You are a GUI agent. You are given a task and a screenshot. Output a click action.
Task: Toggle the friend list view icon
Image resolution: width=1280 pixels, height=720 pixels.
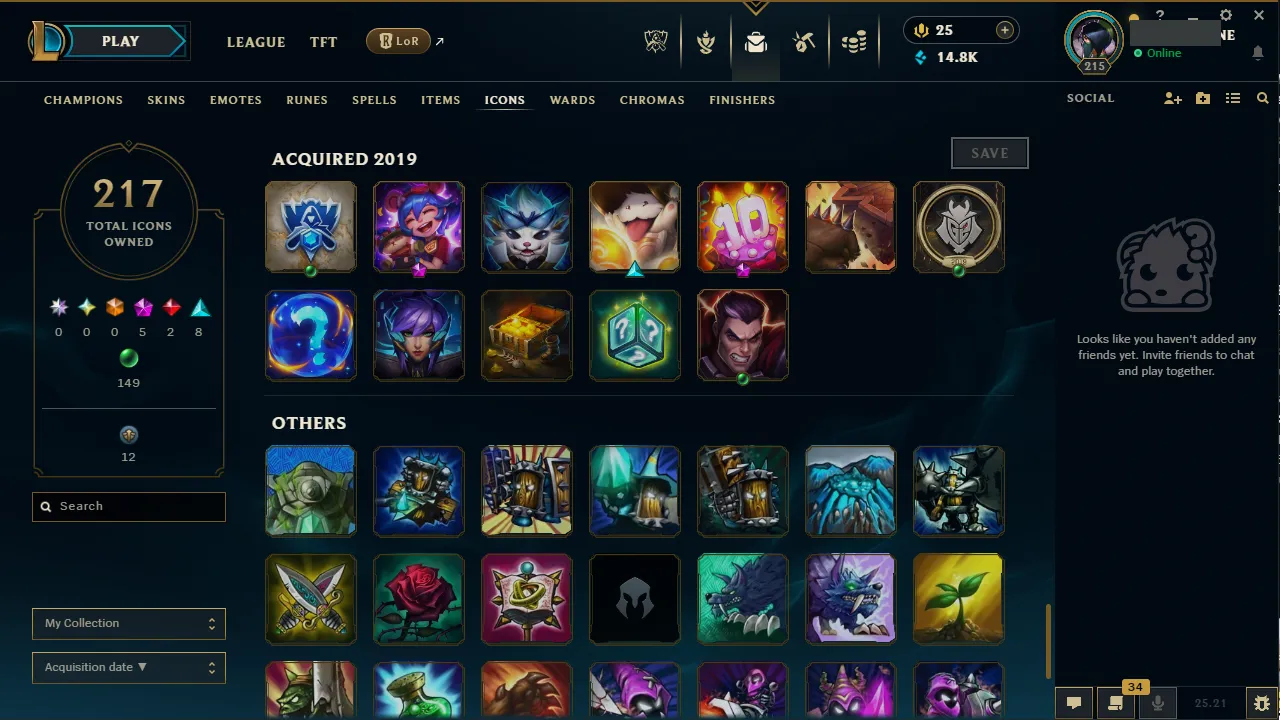click(1233, 98)
